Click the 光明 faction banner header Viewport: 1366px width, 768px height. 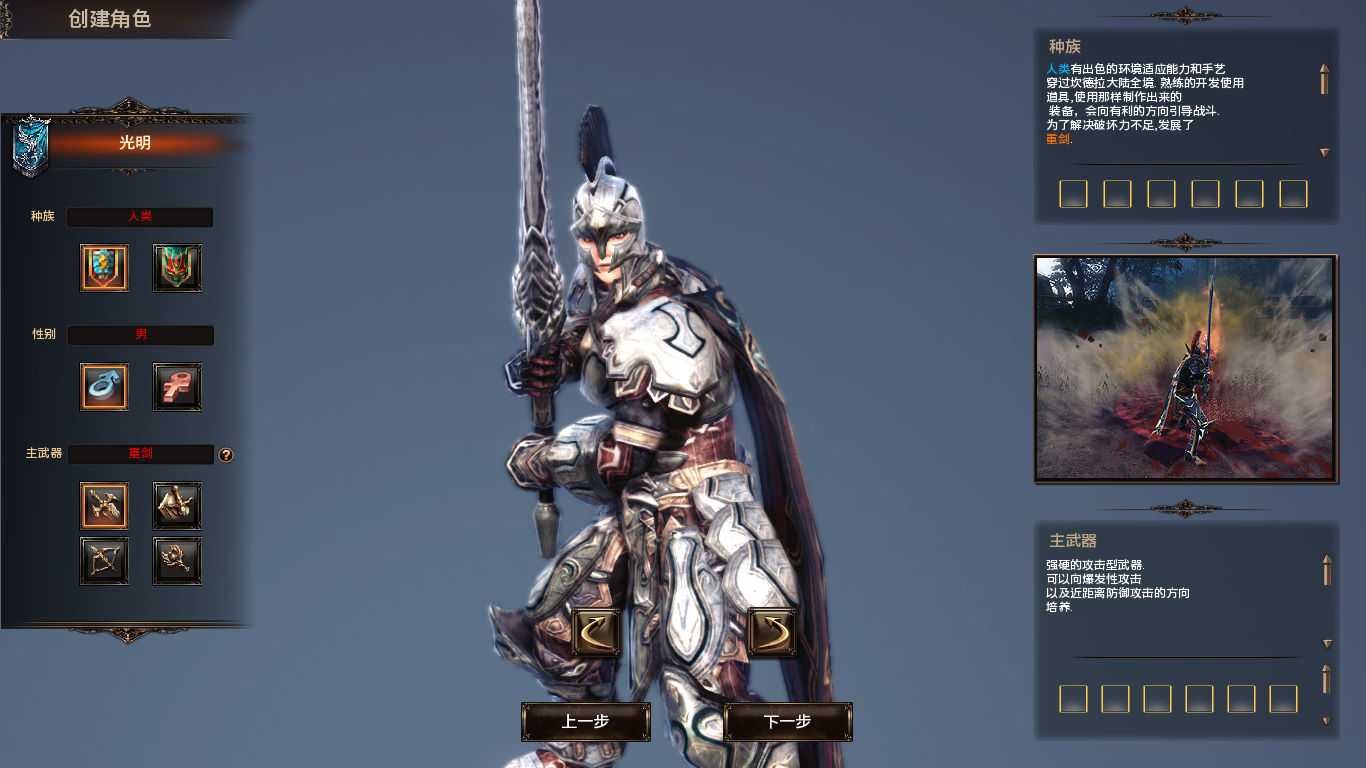(134, 143)
